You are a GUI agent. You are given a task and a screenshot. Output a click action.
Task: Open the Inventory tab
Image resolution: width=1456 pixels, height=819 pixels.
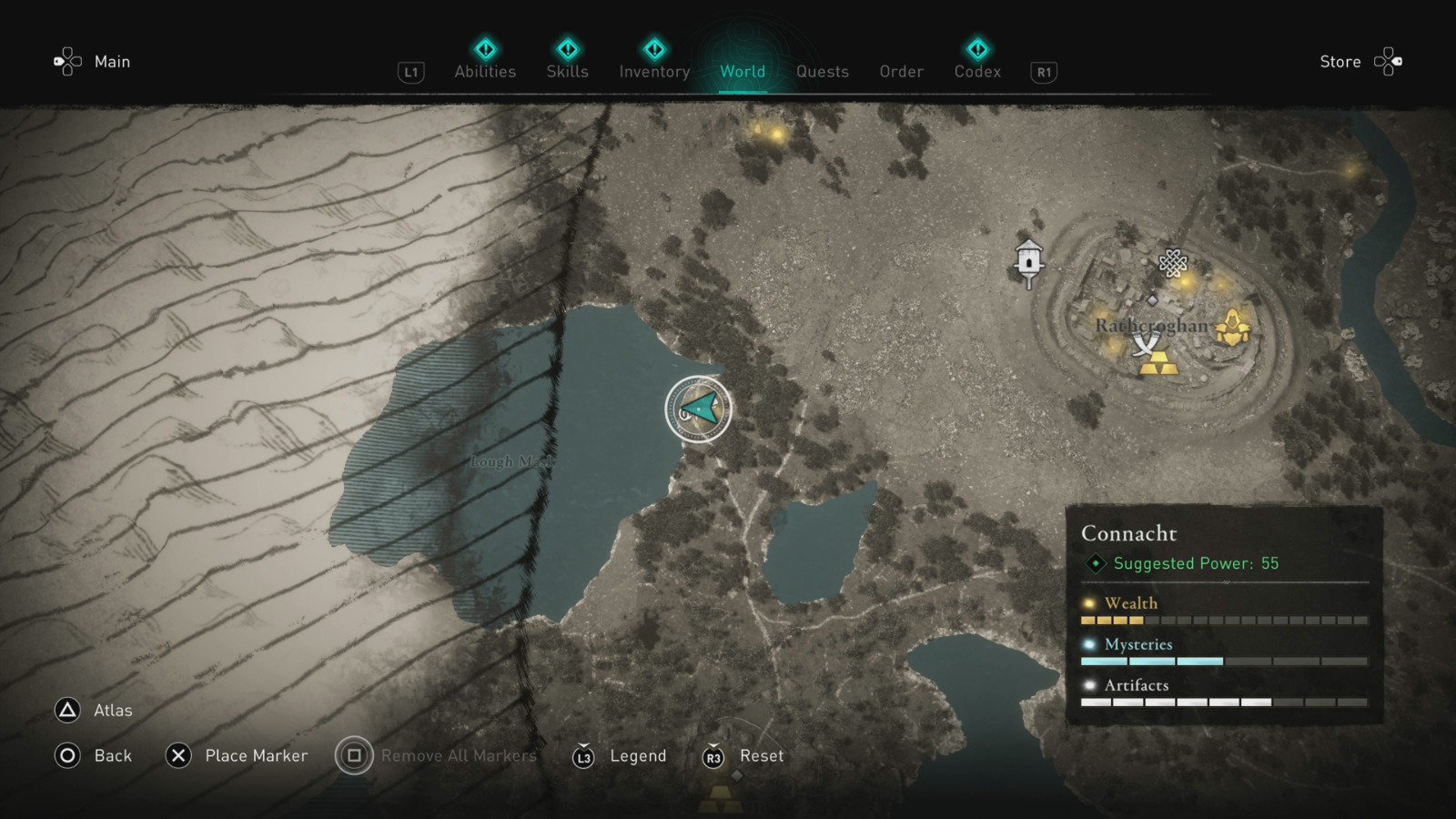pyautogui.click(x=653, y=71)
